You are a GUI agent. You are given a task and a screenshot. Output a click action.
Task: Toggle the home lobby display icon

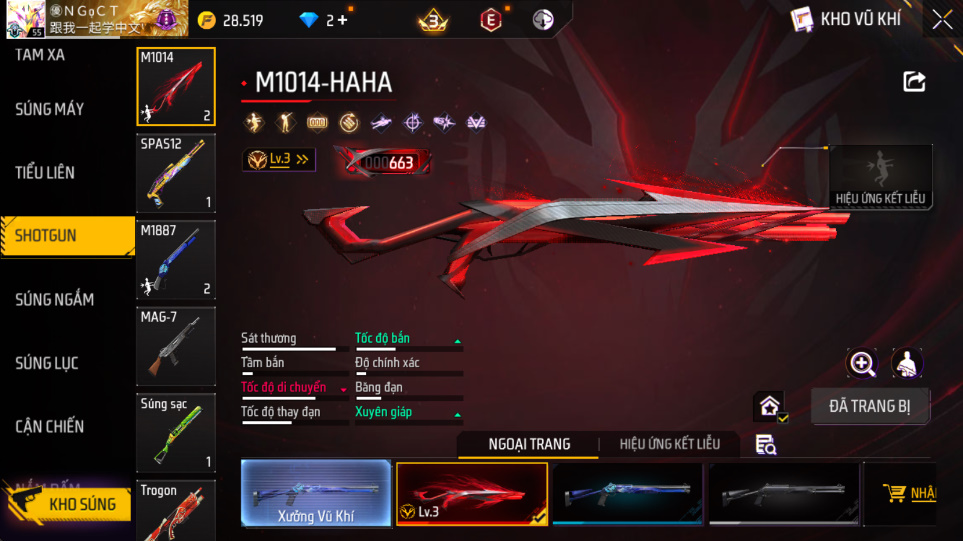click(x=769, y=406)
